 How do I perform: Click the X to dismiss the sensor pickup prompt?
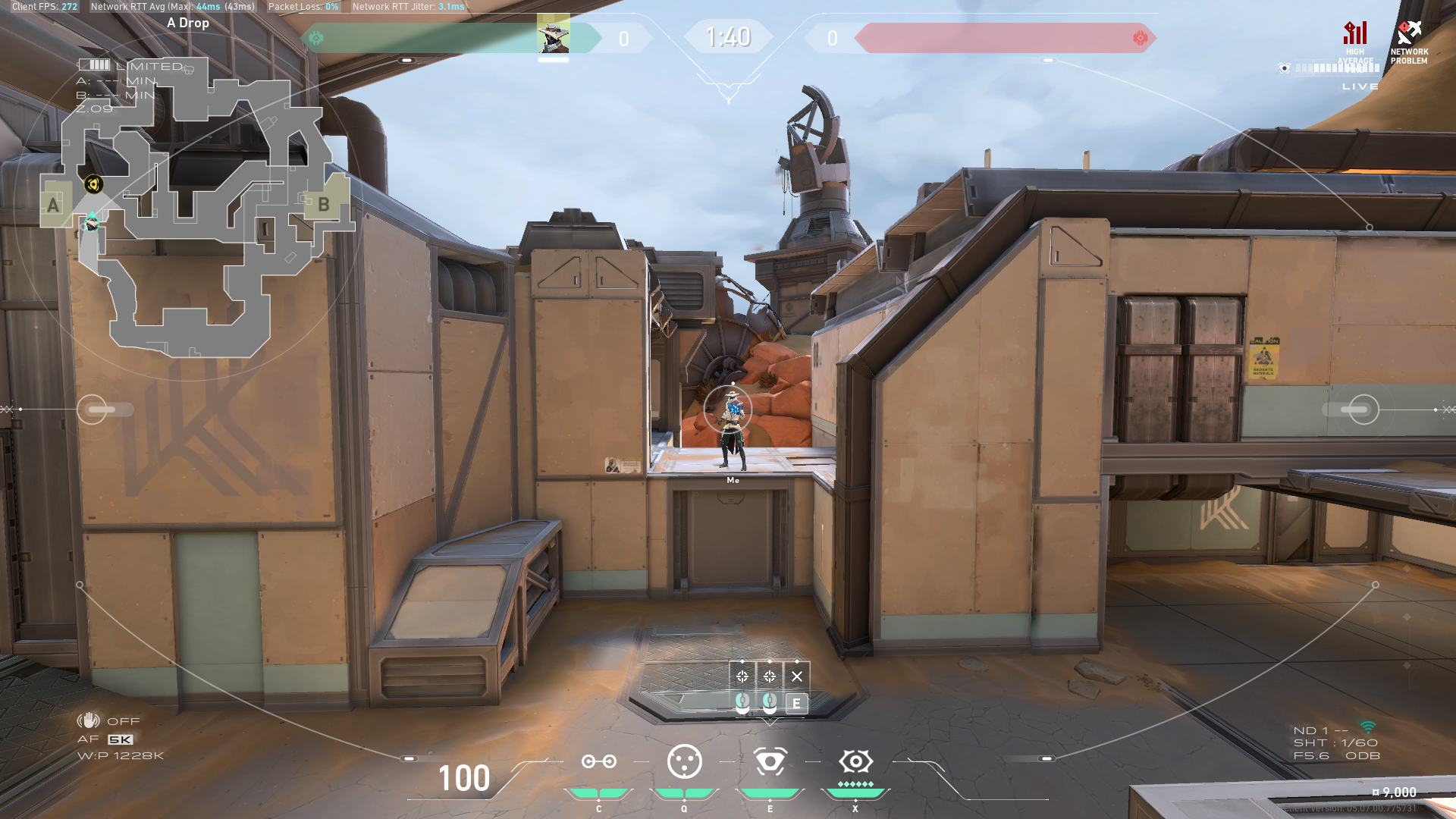(797, 676)
